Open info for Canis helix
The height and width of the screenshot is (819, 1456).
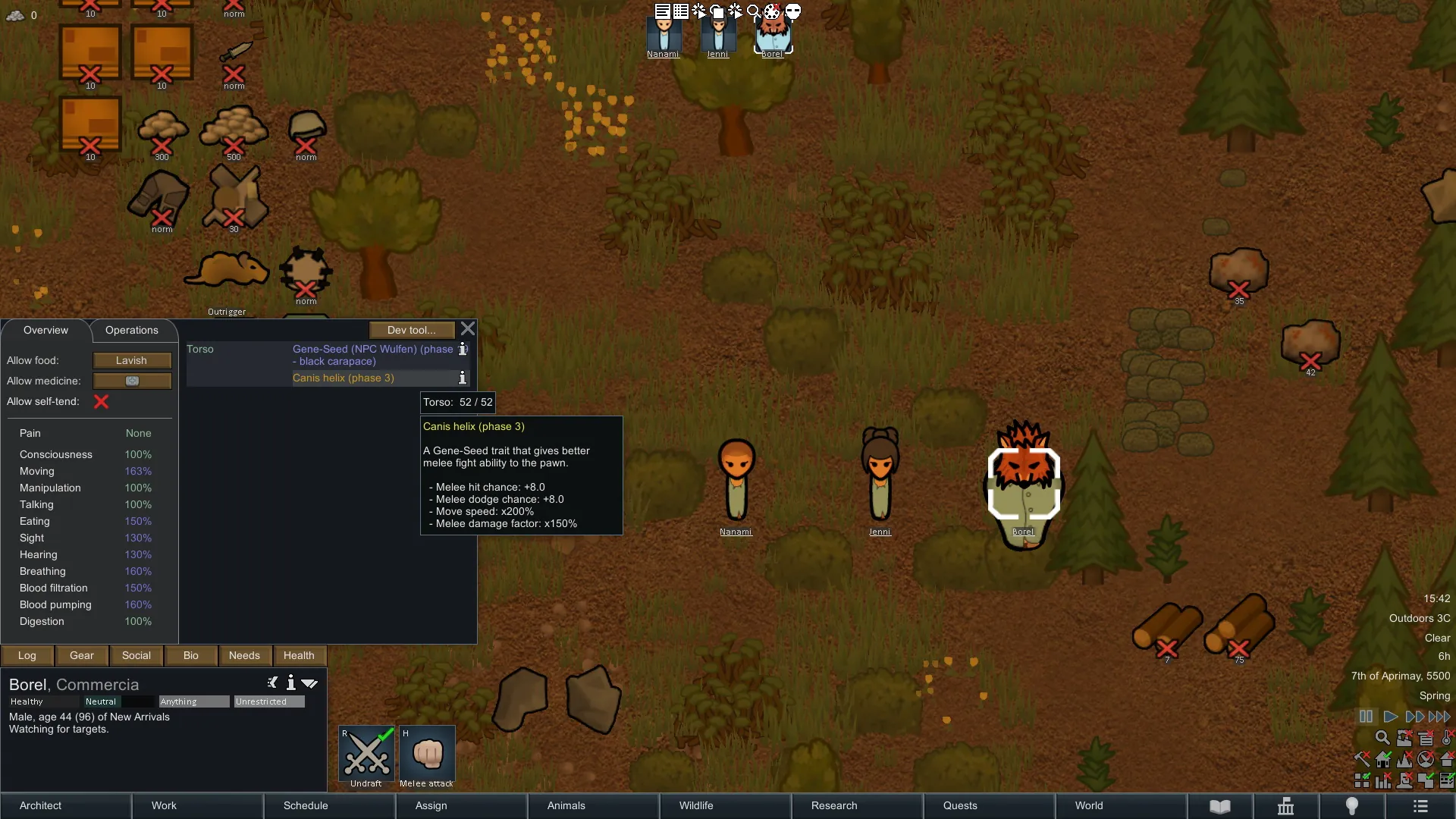pyautogui.click(x=463, y=378)
